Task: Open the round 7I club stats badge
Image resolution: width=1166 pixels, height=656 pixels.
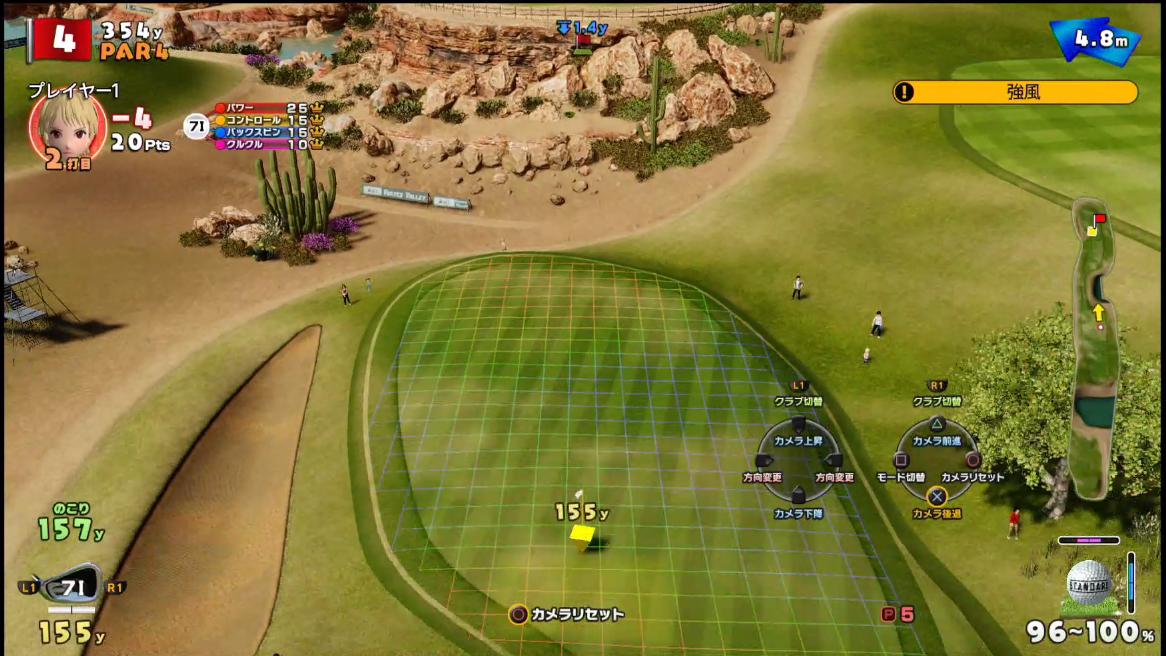Action: pos(196,126)
